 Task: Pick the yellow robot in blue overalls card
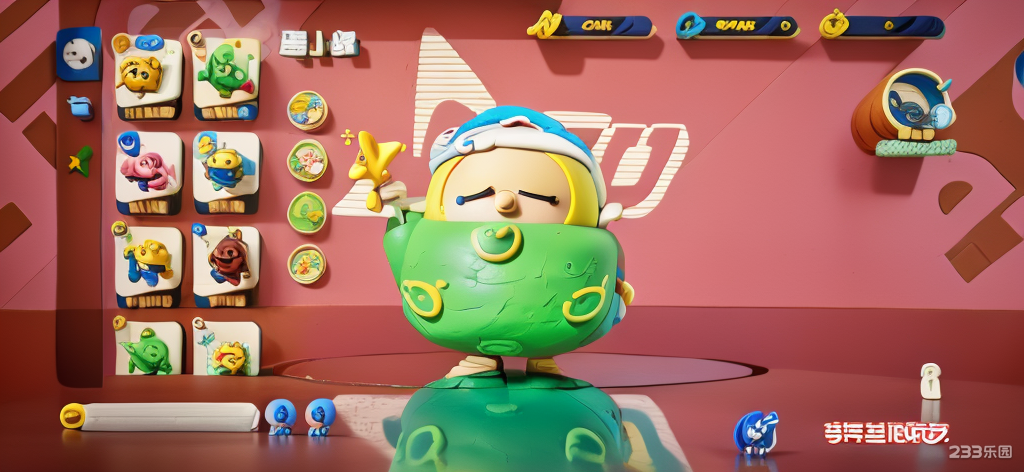225,170
